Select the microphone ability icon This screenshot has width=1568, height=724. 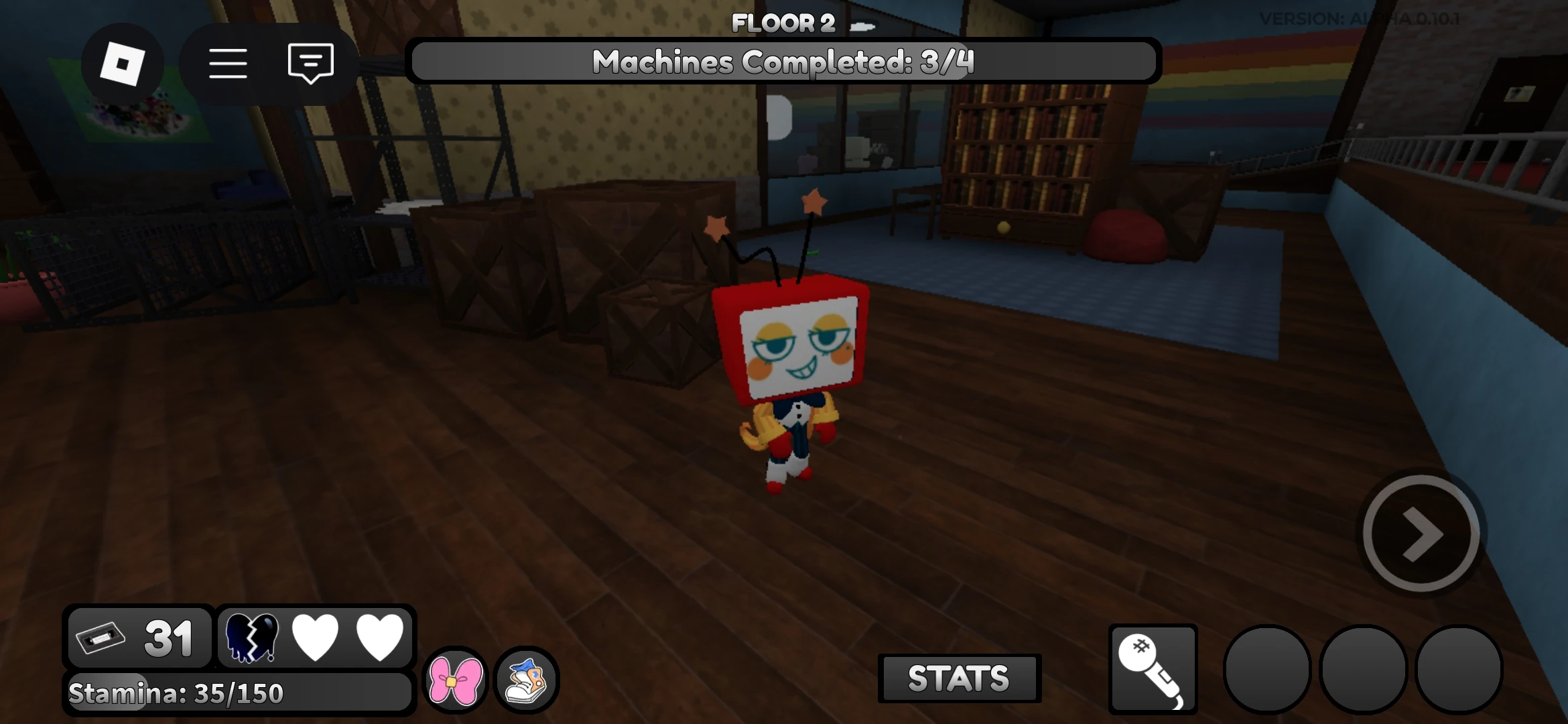pyautogui.click(x=1153, y=669)
